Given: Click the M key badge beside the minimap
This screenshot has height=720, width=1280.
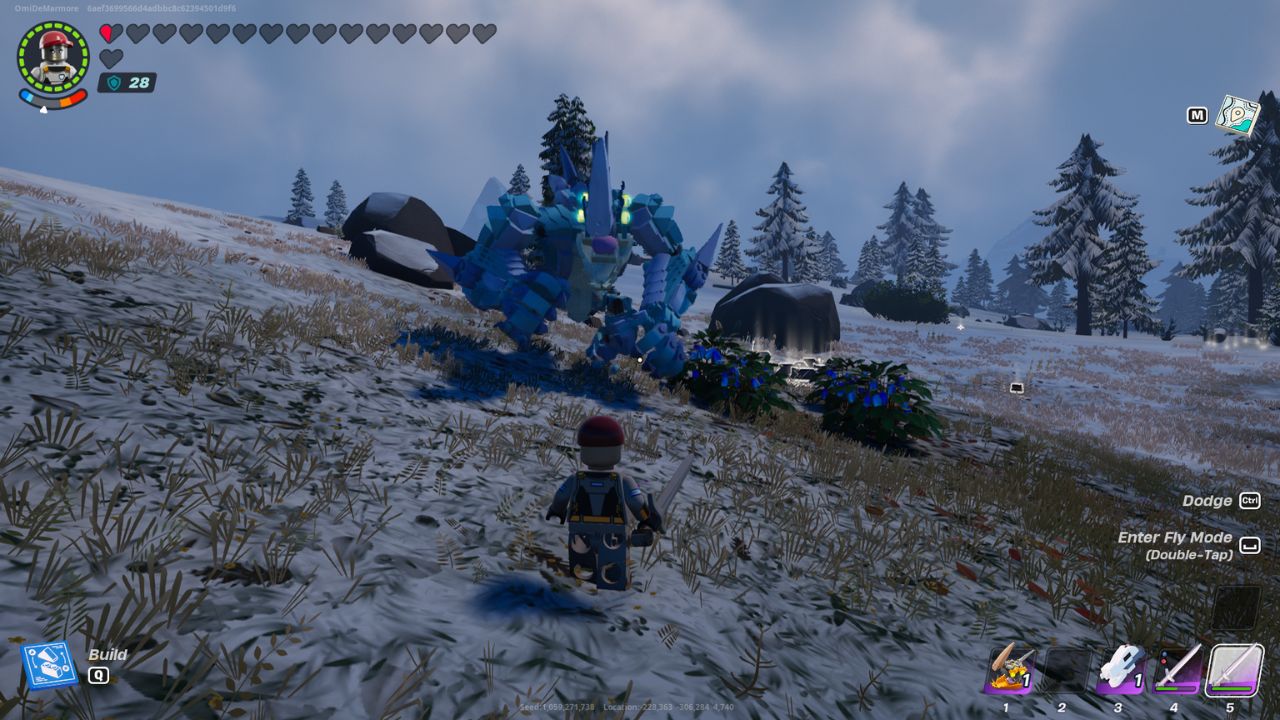Looking at the screenshot, I should coord(1197,116).
